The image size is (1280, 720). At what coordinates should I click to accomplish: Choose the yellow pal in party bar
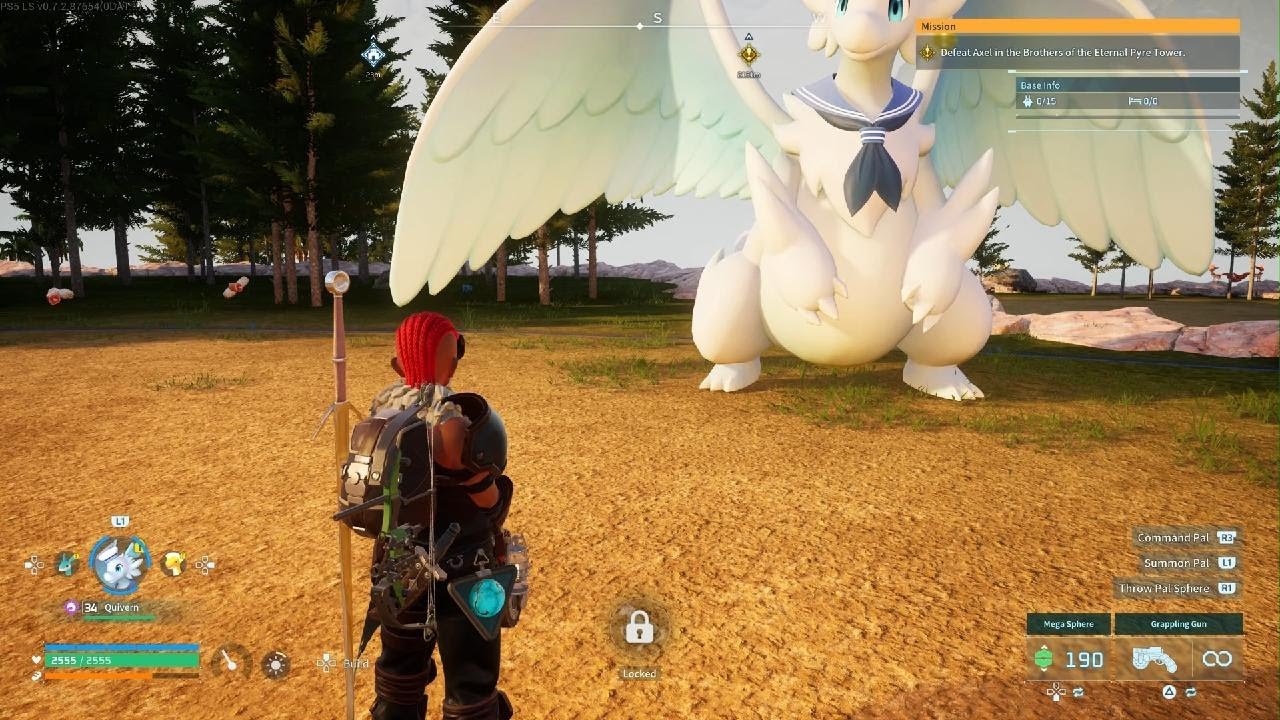tap(174, 564)
